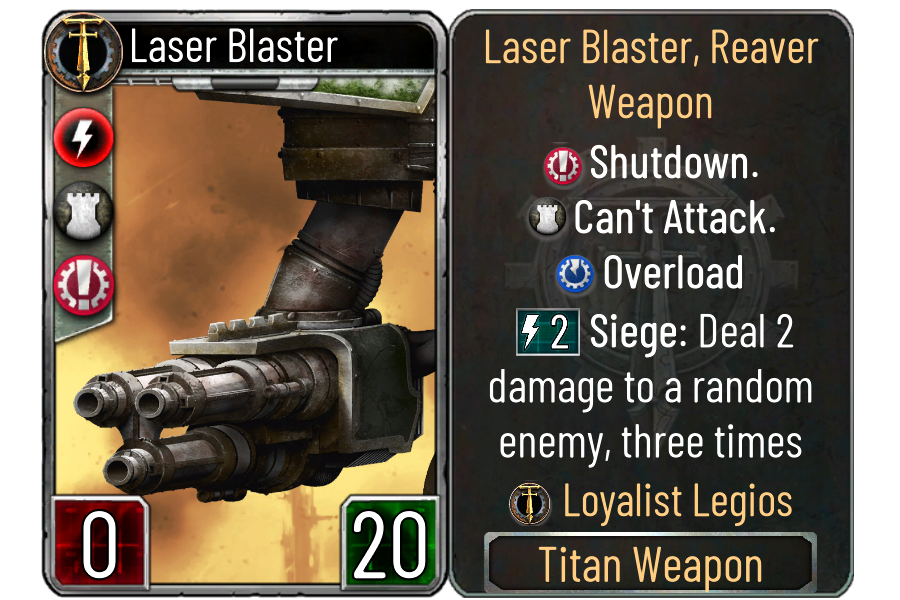
Task: Open the Loyalist Legios faction link
Action: (678, 501)
